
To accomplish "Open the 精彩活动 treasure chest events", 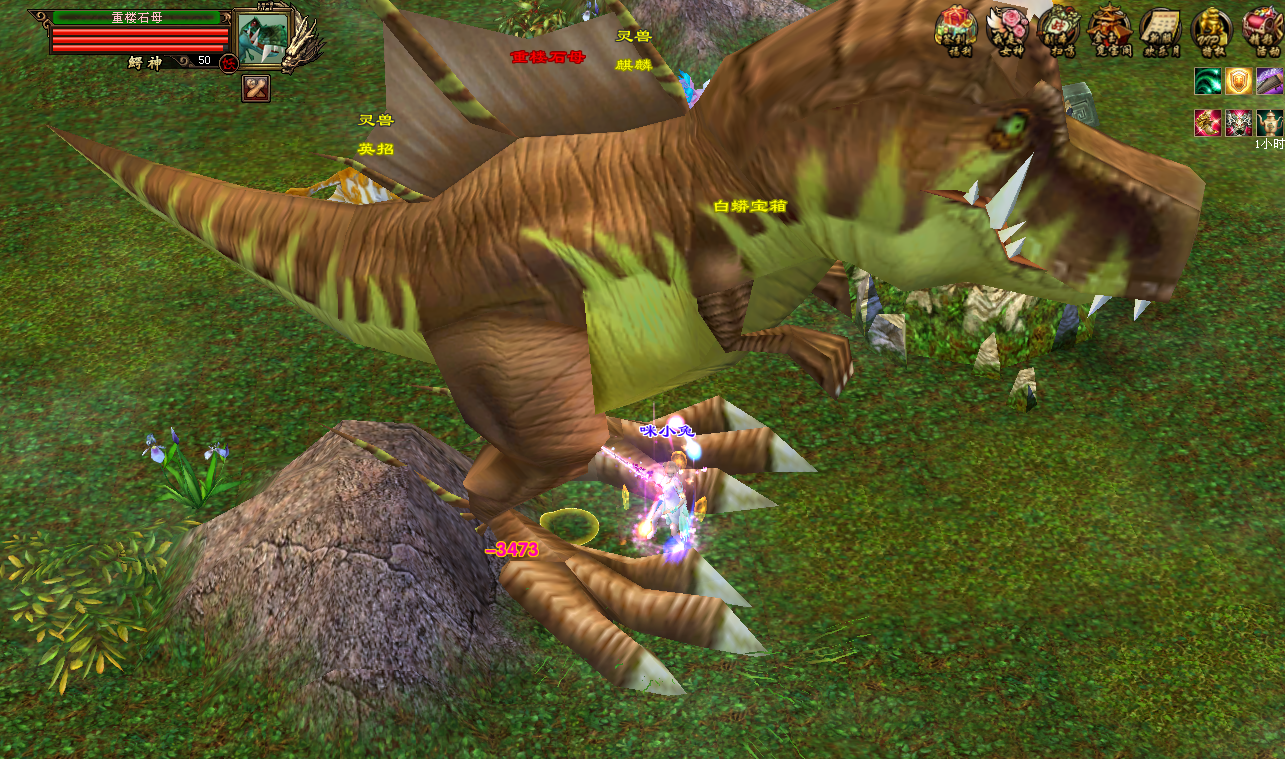I will tap(1263, 28).
